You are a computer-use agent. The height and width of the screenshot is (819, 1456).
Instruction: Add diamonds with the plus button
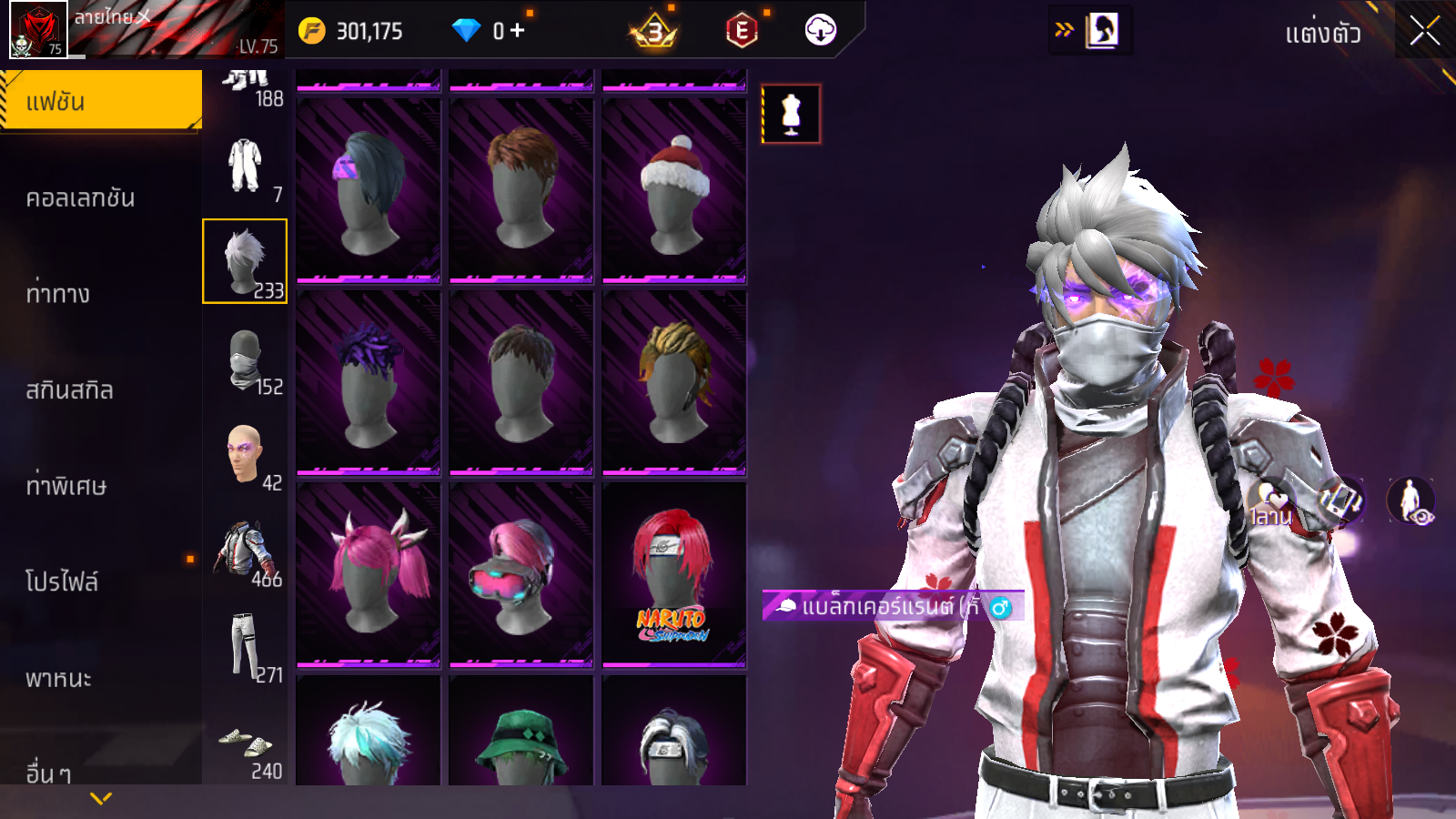tap(518, 31)
